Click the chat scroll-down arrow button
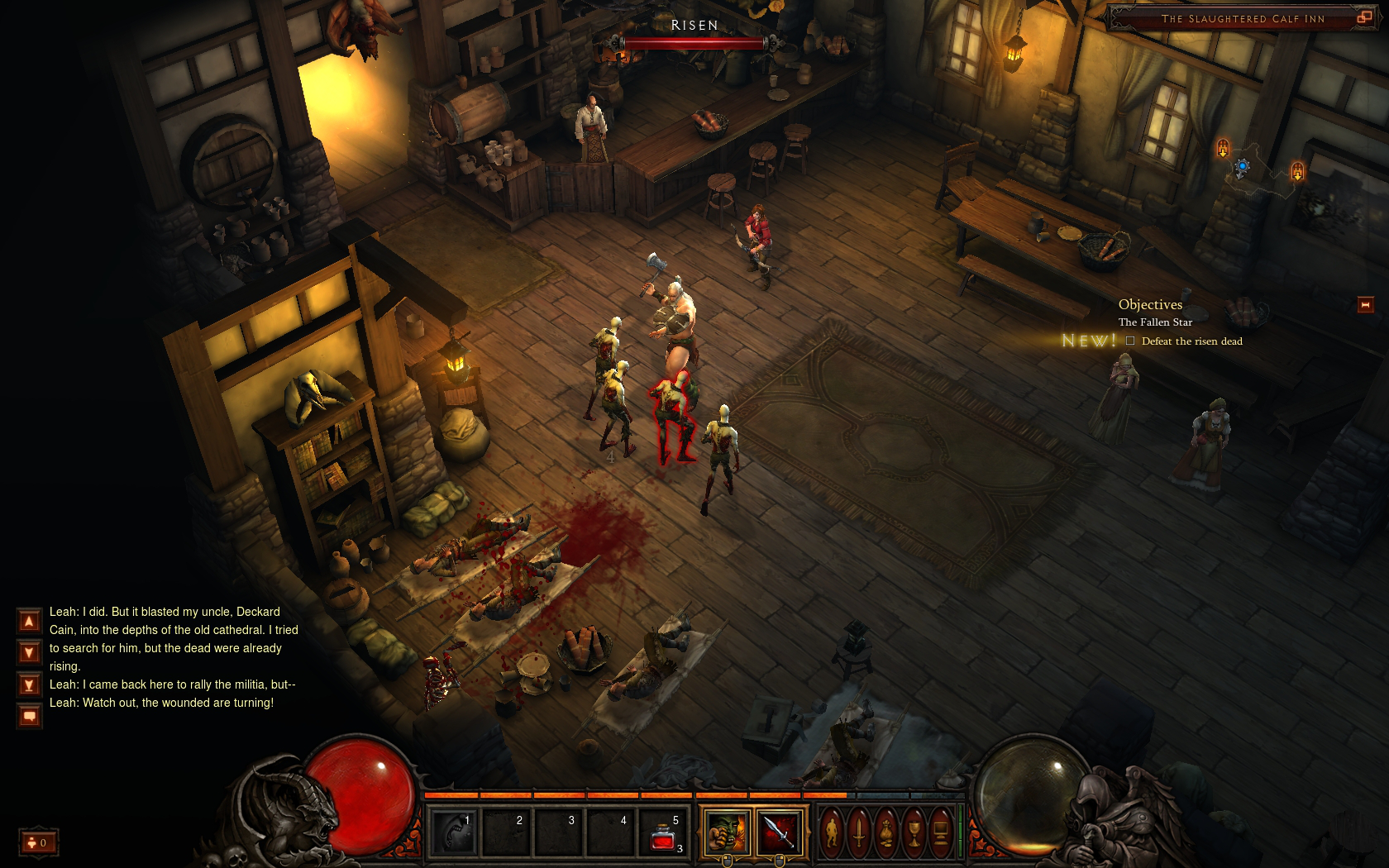Image resolution: width=1389 pixels, height=868 pixels. pos(29,653)
